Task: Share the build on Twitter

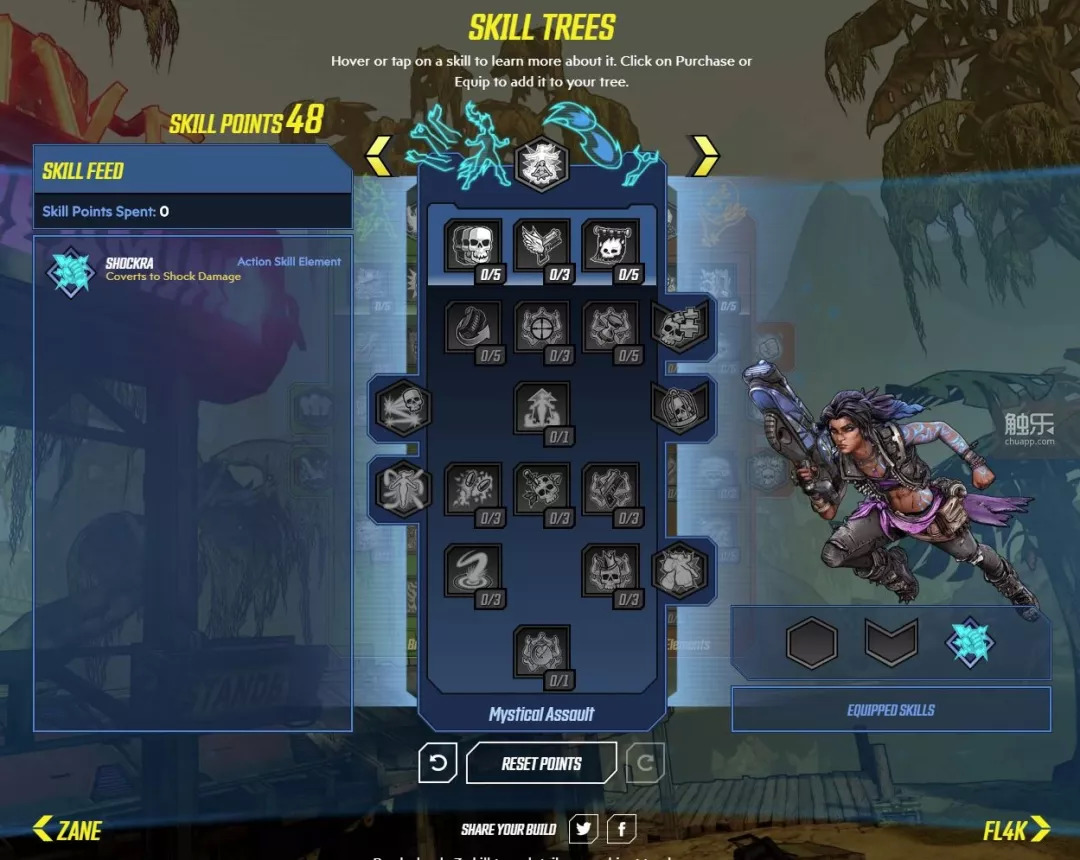Action: click(584, 829)
